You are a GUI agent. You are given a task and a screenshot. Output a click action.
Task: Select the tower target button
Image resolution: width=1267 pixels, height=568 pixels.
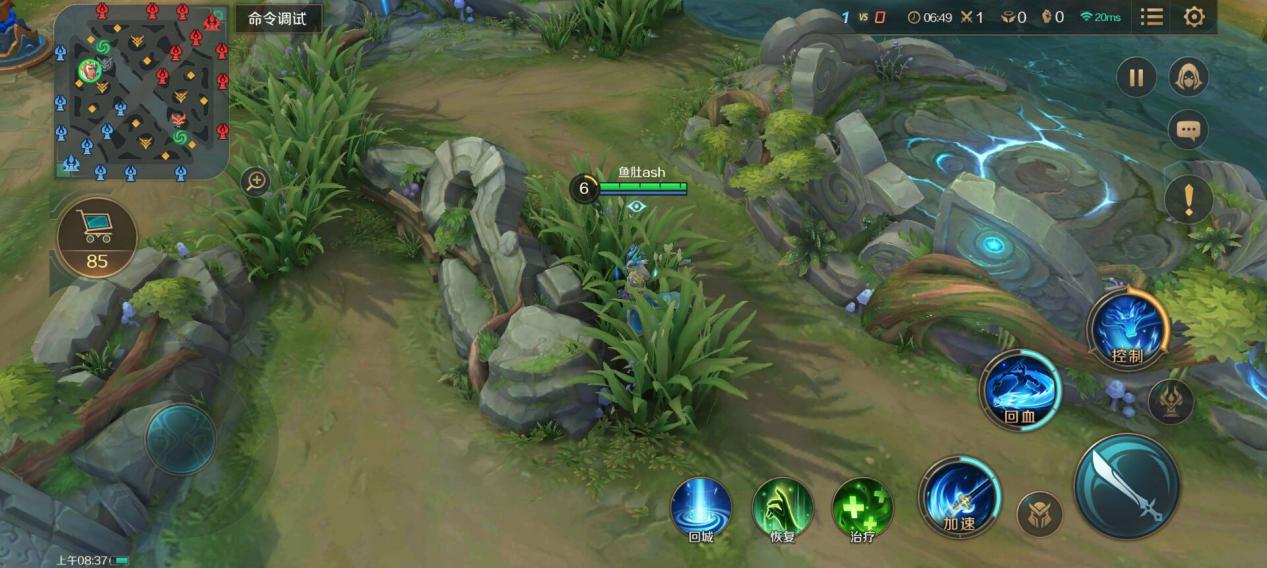coord(1170,400)
